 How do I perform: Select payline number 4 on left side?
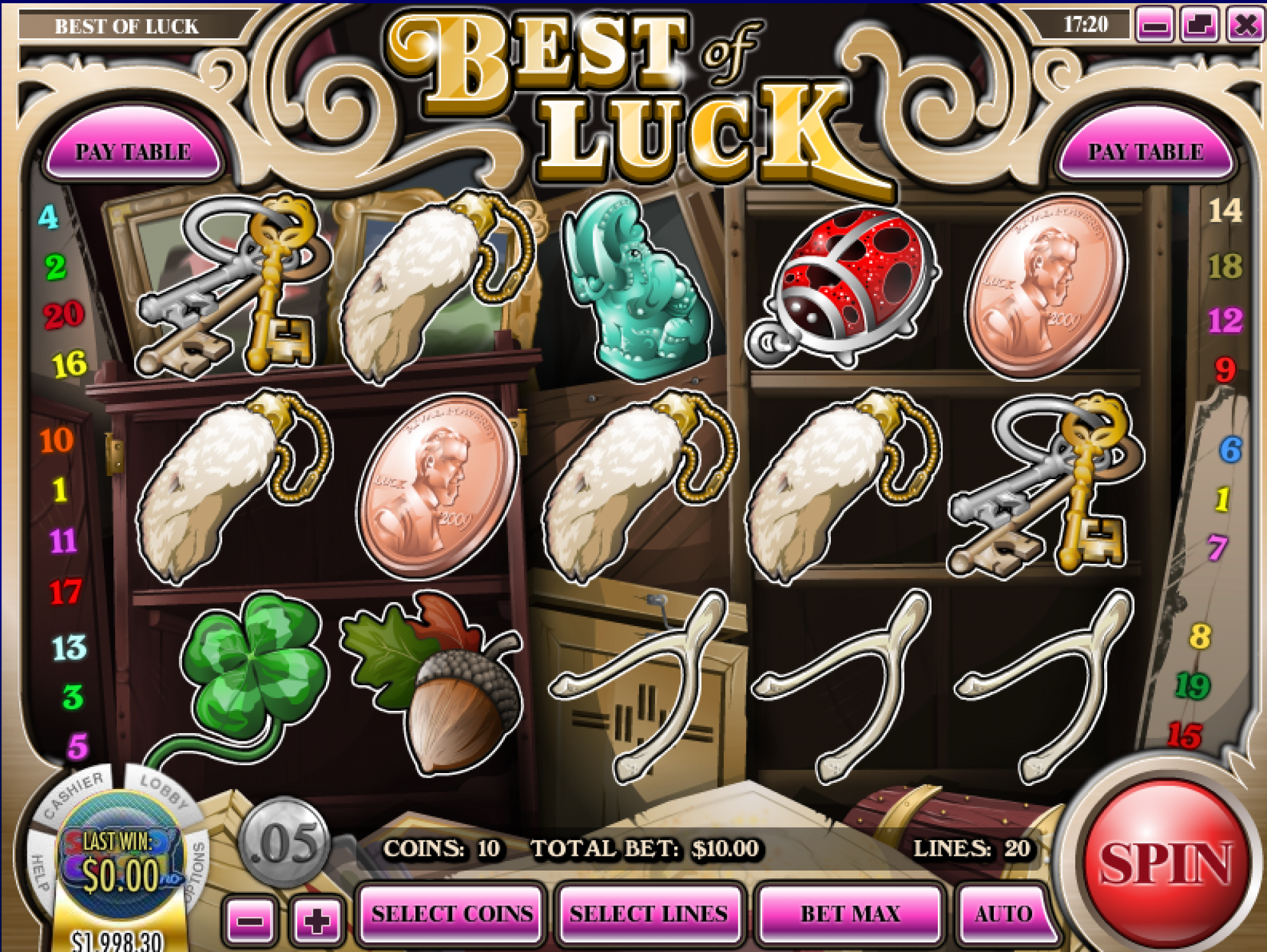pos(48,217)
